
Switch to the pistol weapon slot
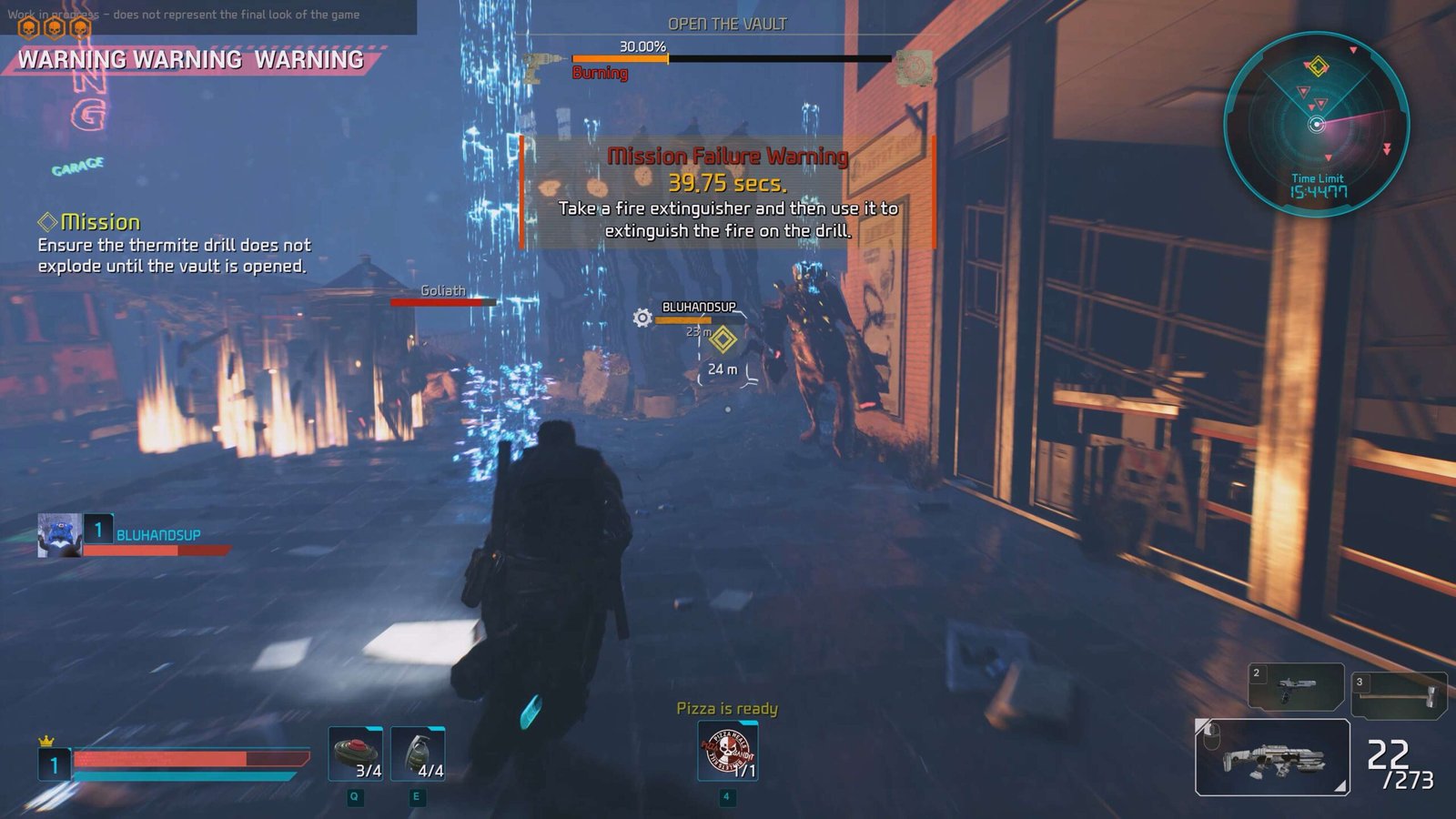click(x=1296, y=686)
